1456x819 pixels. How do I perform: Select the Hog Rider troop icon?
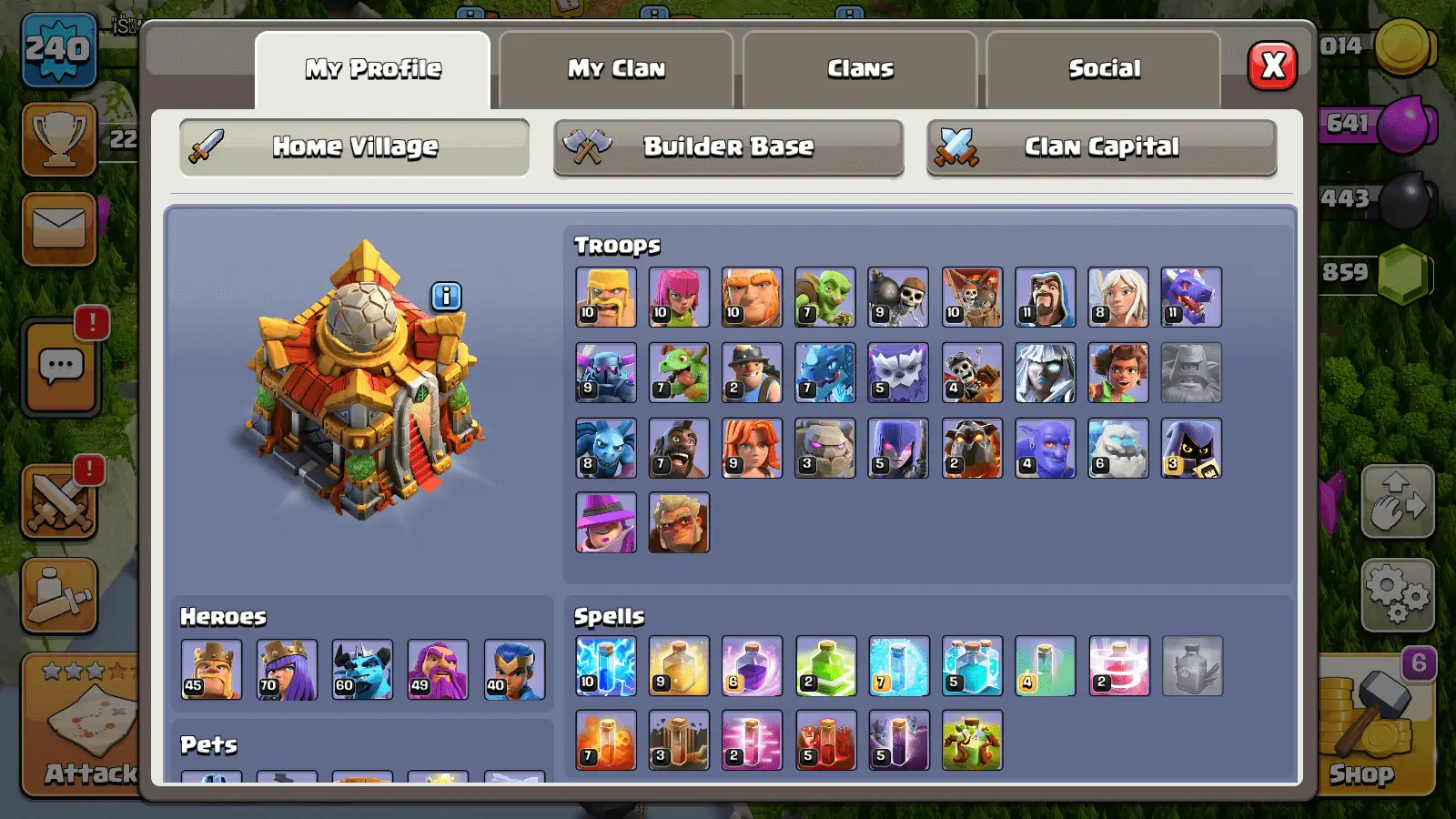click(x=679, y=449)
